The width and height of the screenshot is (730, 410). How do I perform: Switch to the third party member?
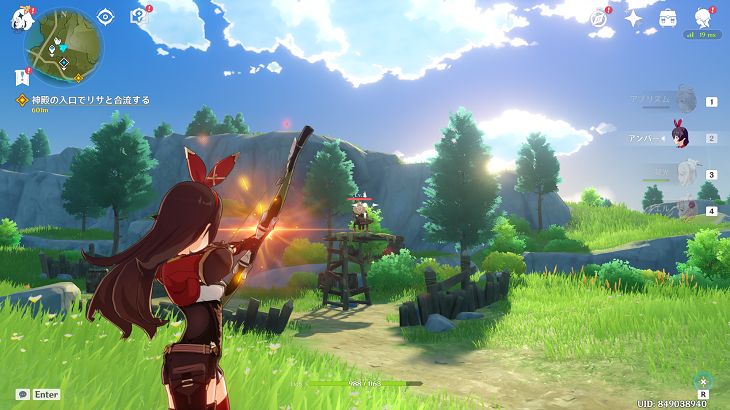click(x=682, y=174)
